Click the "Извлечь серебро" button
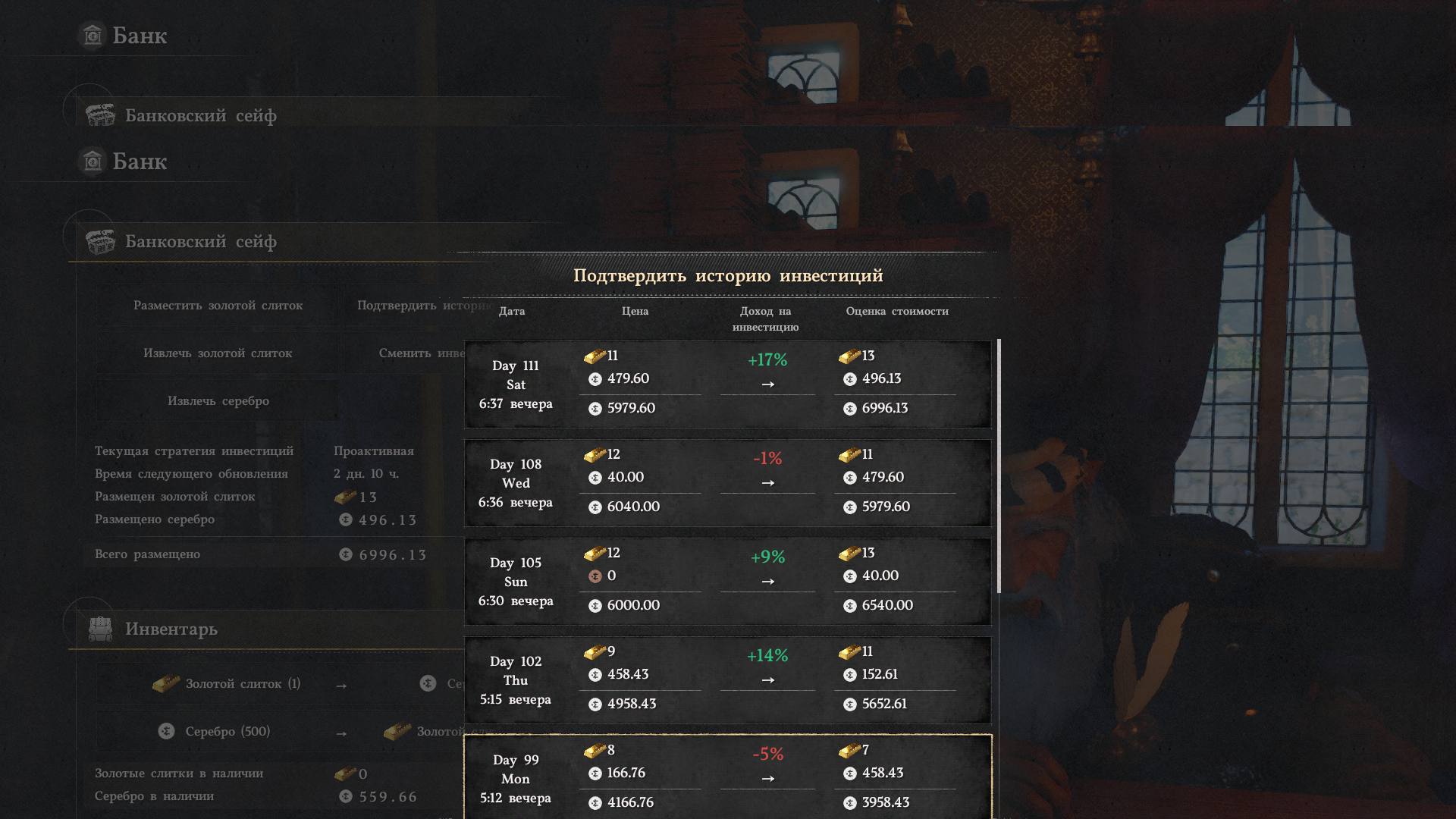Screen dimensions: 1456x819 (218, 401)
